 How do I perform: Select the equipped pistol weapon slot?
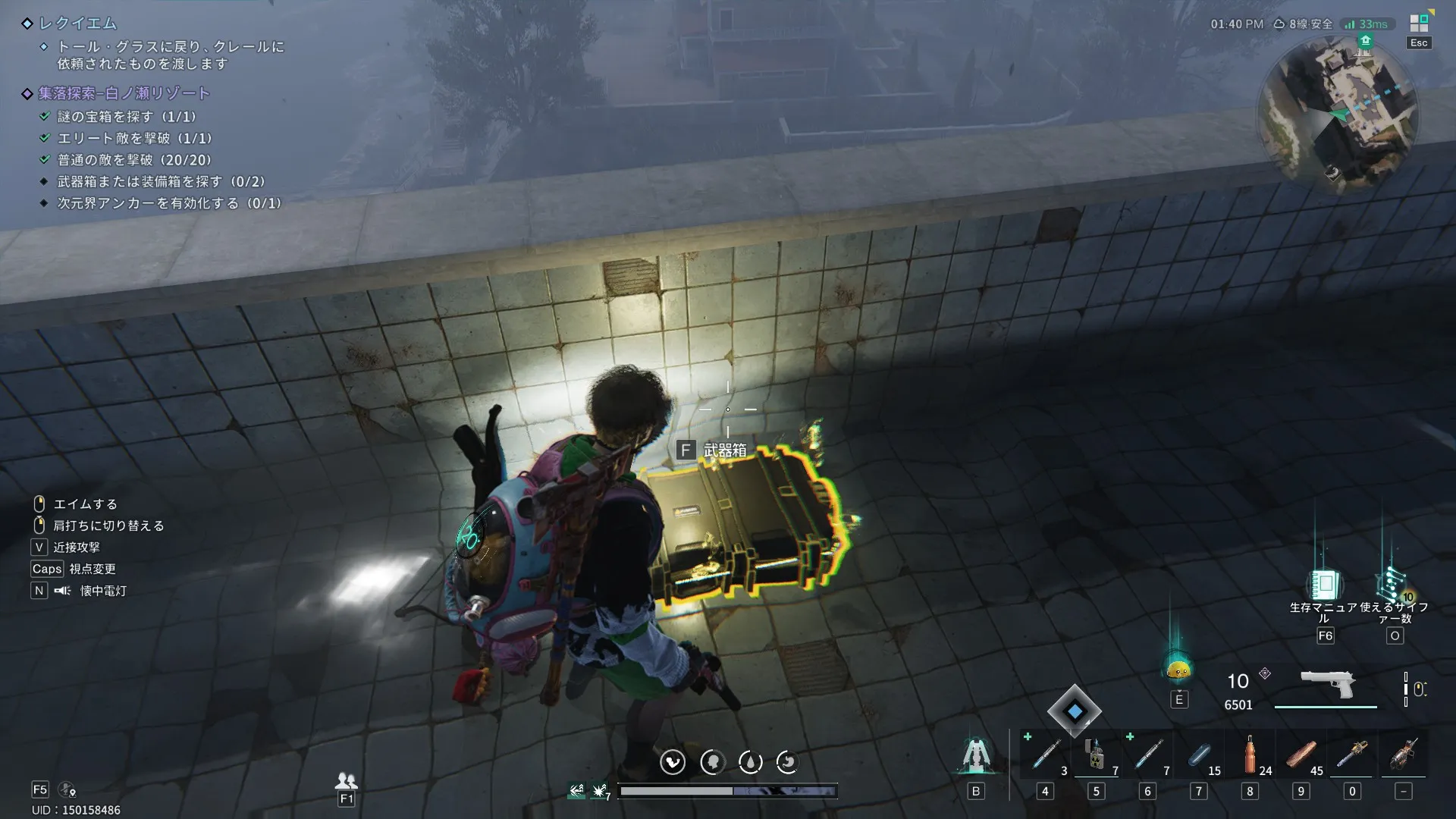(x=1327, y=685)
